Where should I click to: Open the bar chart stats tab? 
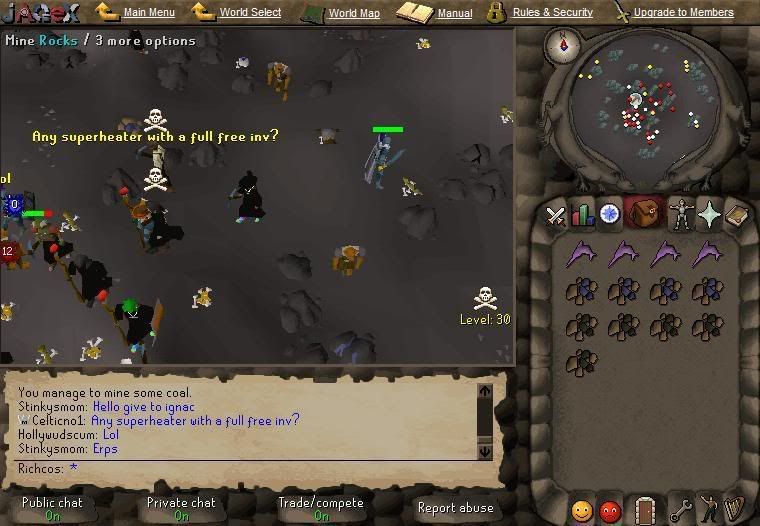[x=582, y=214]
